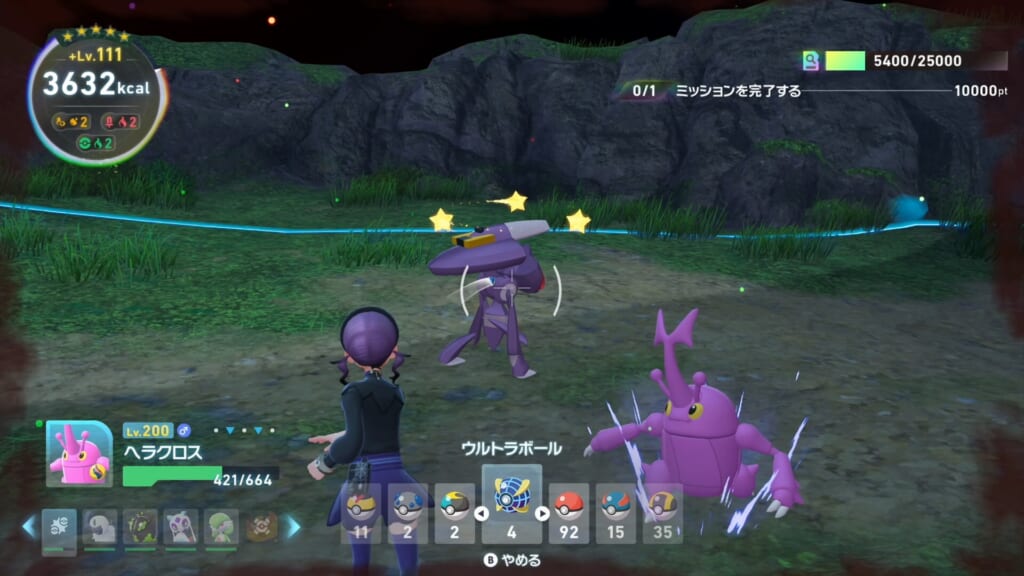The width and height of the screenshot is (1024, 576).
Task: Choose the Great Ball slot holding 15
Action: tap(616, 511)
